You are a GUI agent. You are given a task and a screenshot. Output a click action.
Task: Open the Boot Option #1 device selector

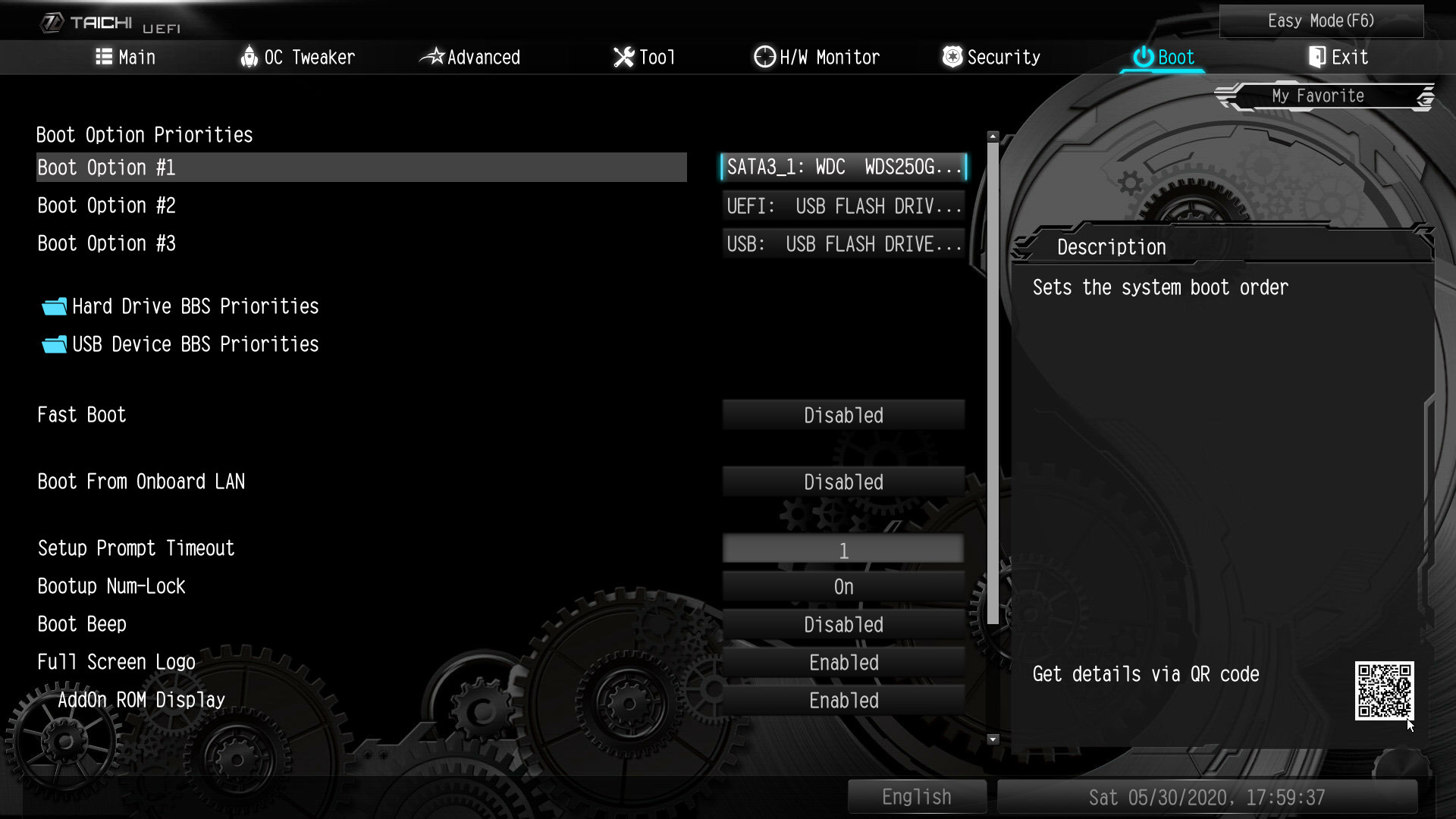pyautogui.click(x=843, y=168)
